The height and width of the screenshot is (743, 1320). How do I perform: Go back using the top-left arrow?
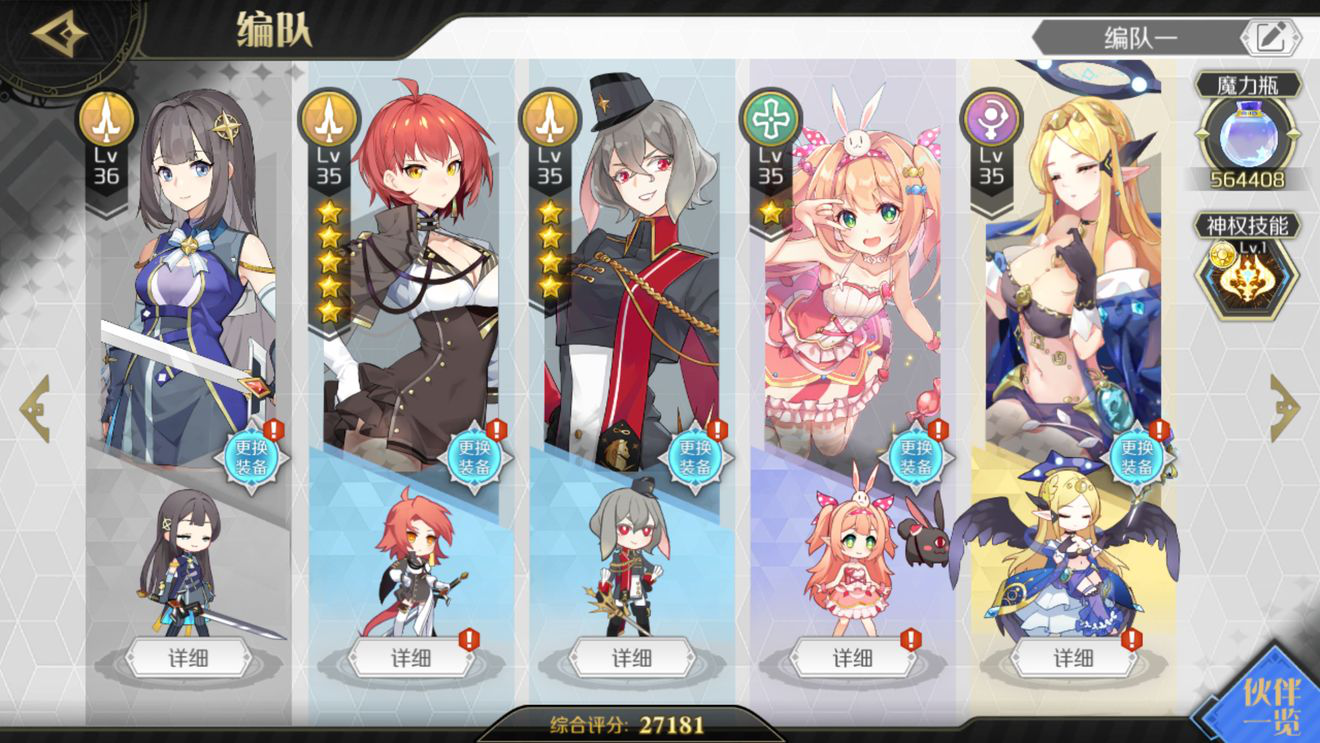(x=58, y=36)
